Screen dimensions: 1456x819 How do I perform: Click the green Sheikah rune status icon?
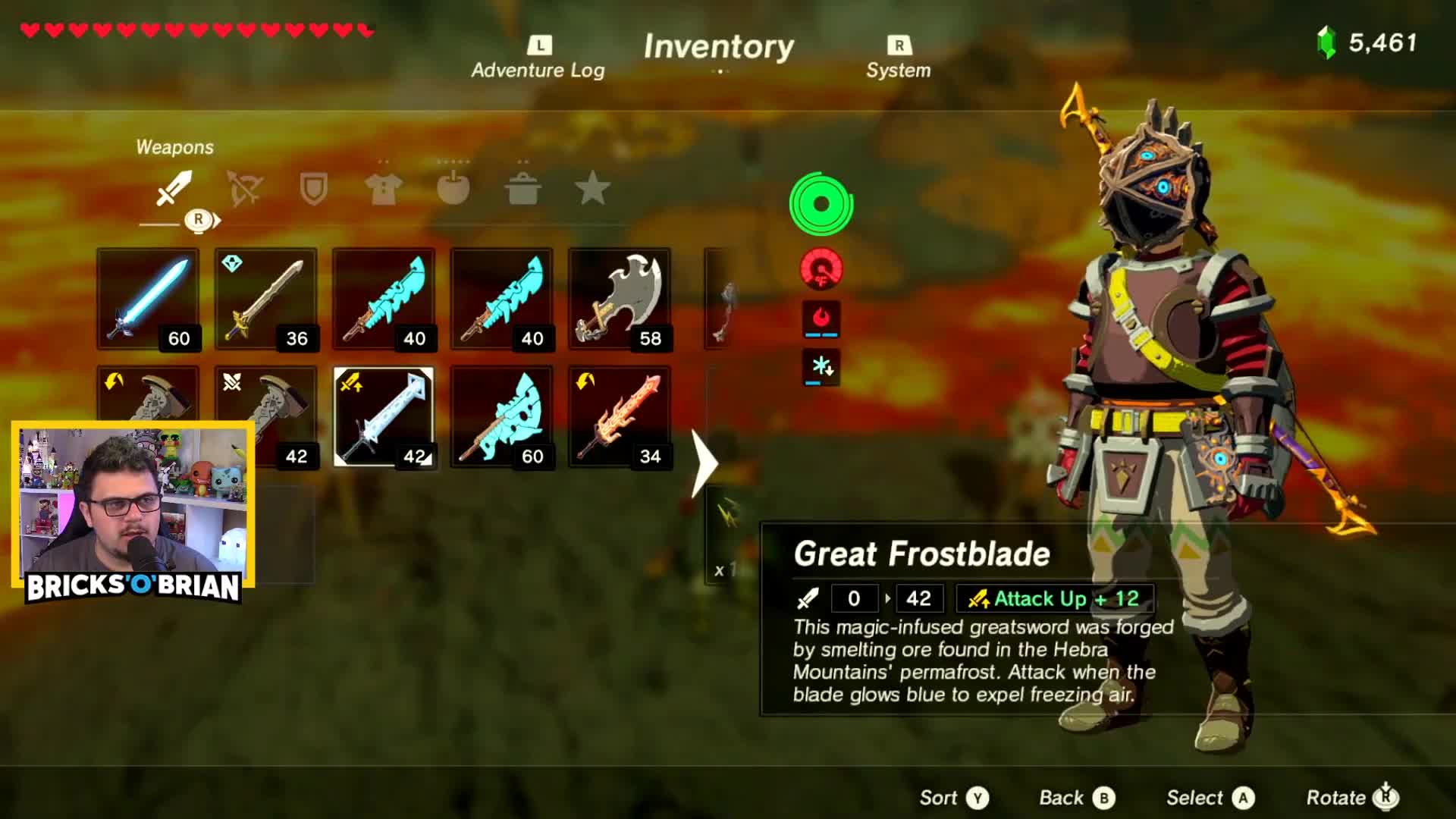tap(821, 202)
